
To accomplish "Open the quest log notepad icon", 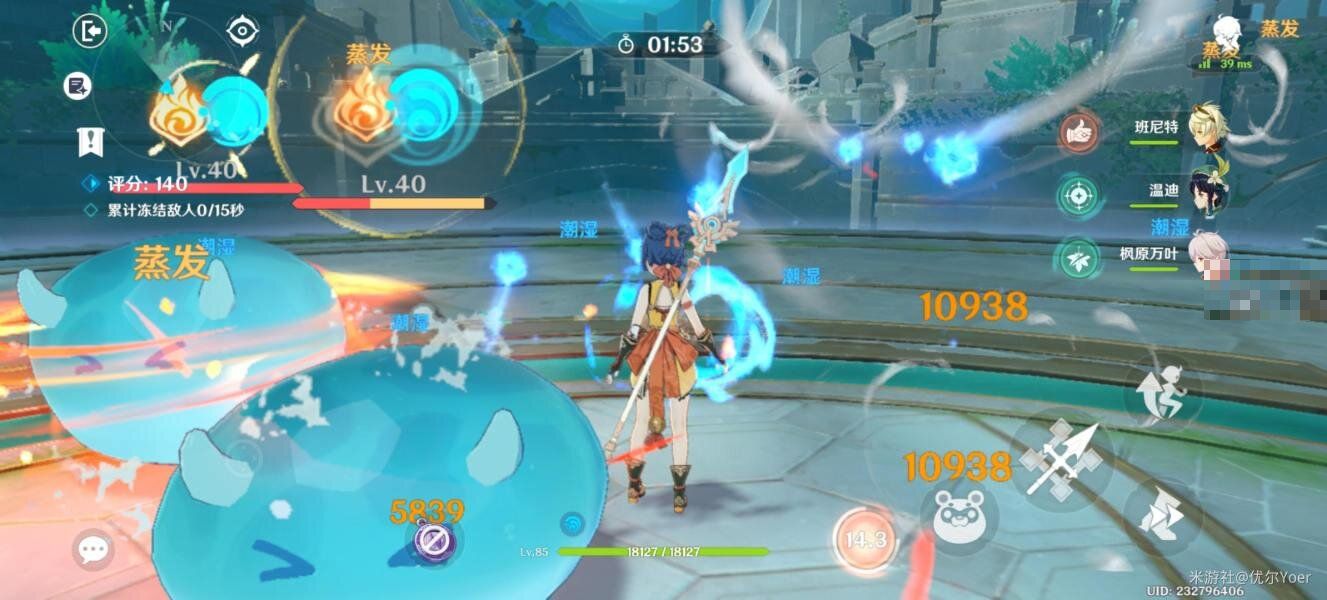I will pos(78,87).
